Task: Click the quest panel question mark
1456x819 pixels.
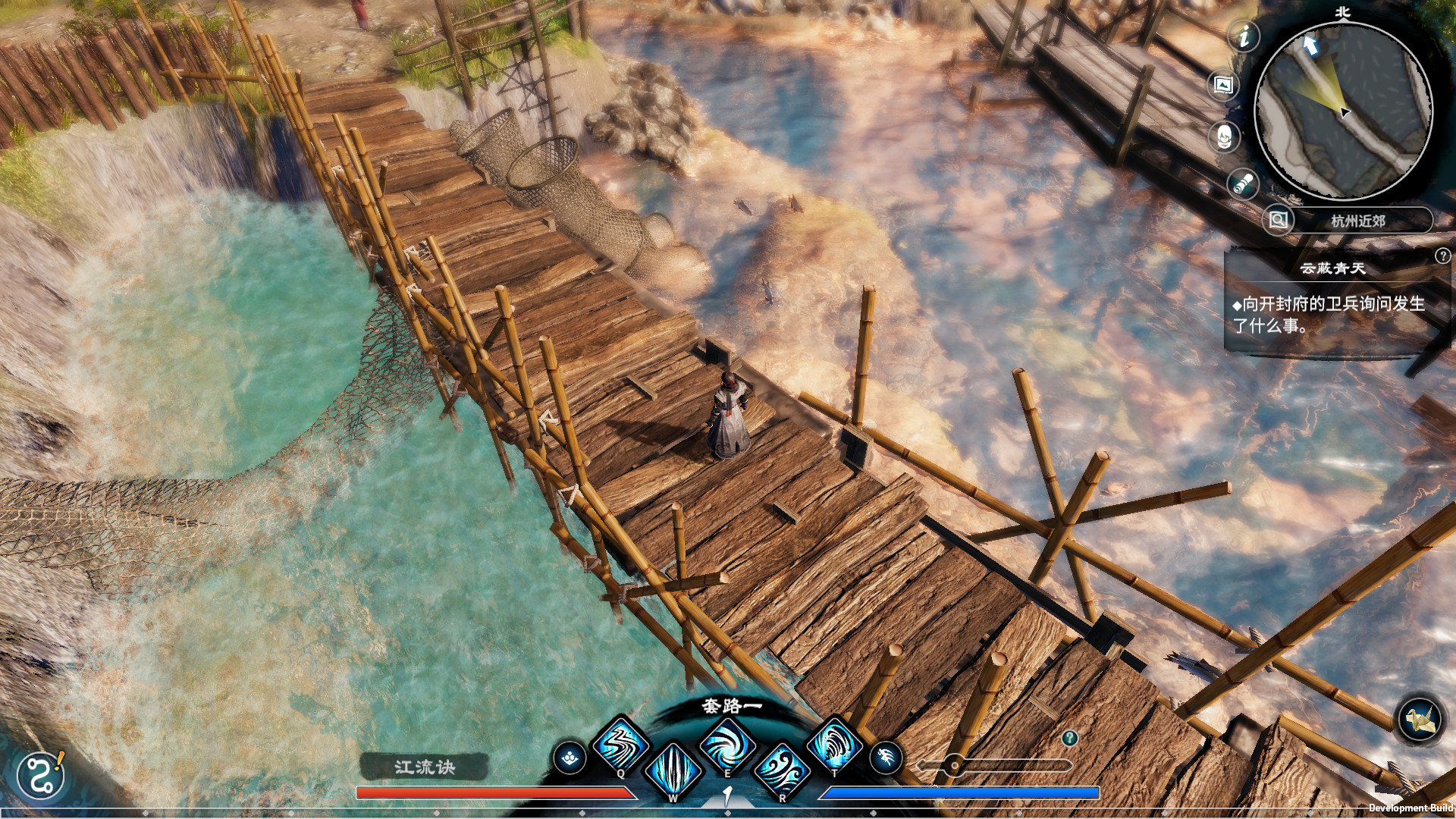Action: click(x=1442, y=256)
